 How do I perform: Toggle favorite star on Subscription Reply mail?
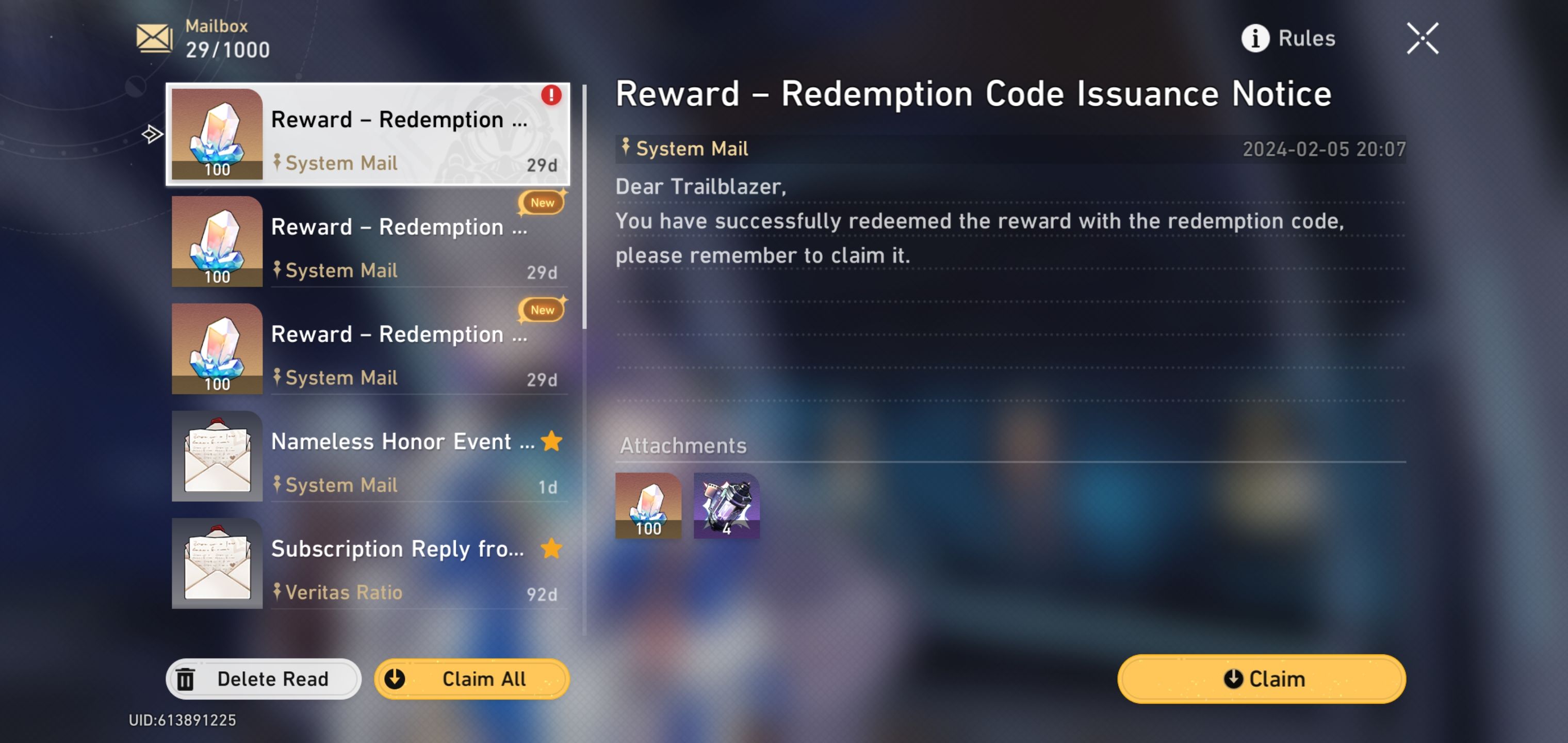pyautogui.click(x=550, y=550)
